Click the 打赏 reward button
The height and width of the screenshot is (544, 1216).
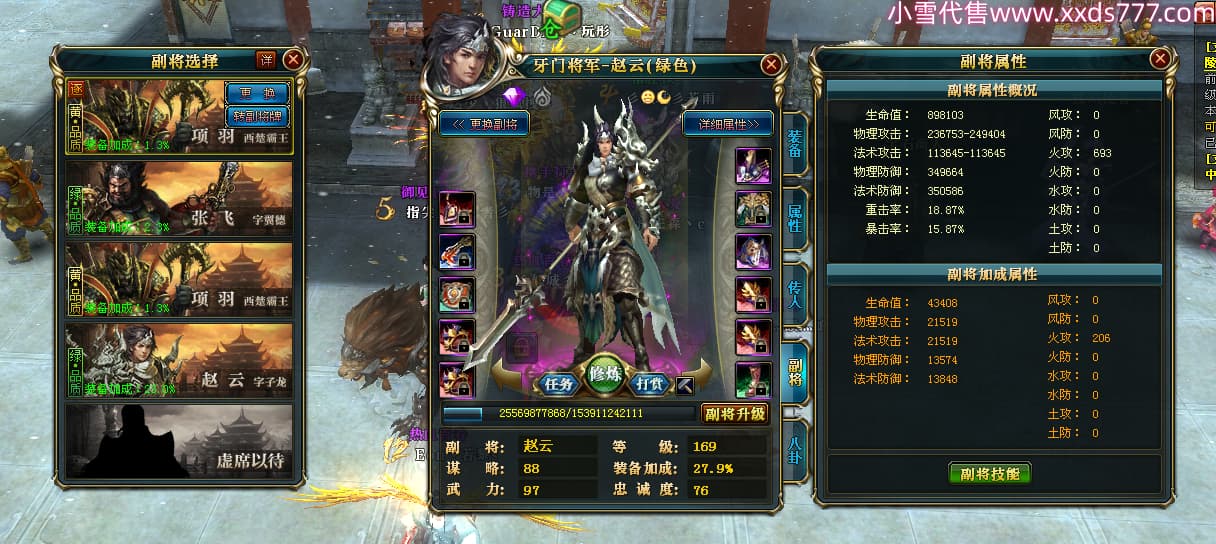[651, 383]
